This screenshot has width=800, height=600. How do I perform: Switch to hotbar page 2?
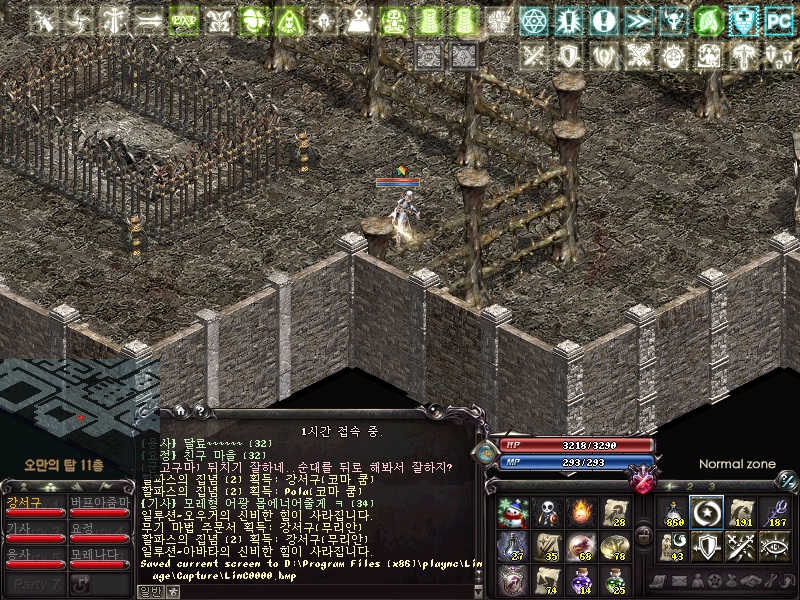692,486
